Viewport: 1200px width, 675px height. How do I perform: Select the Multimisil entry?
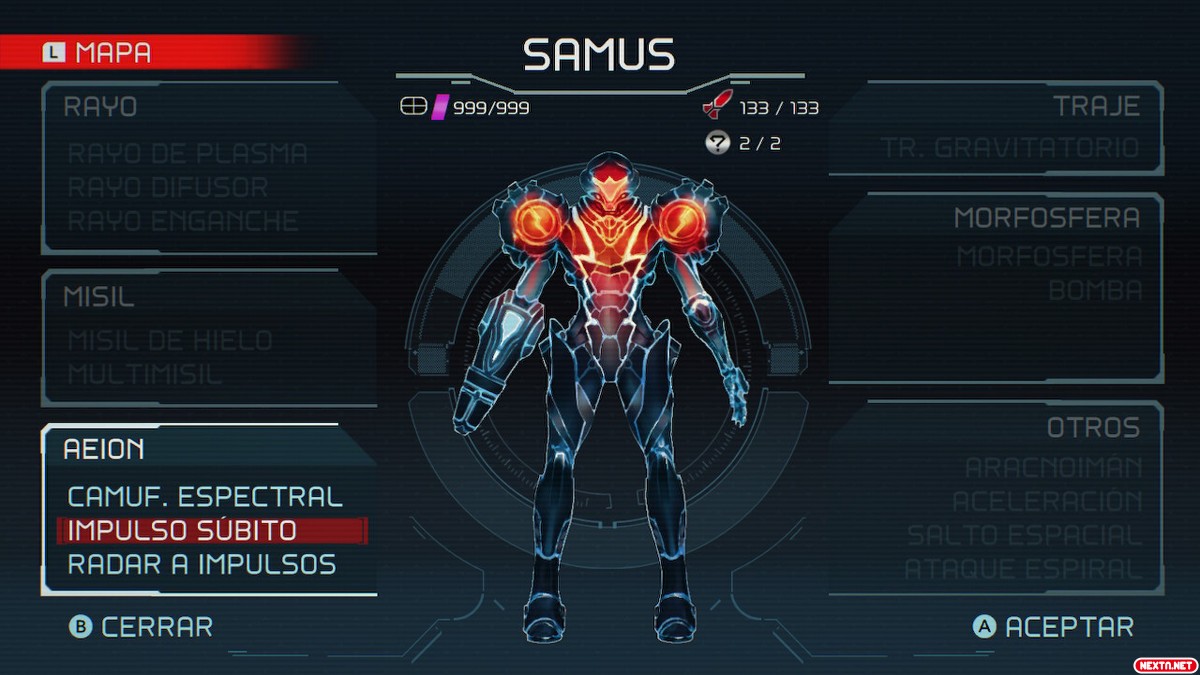point(145,375)
